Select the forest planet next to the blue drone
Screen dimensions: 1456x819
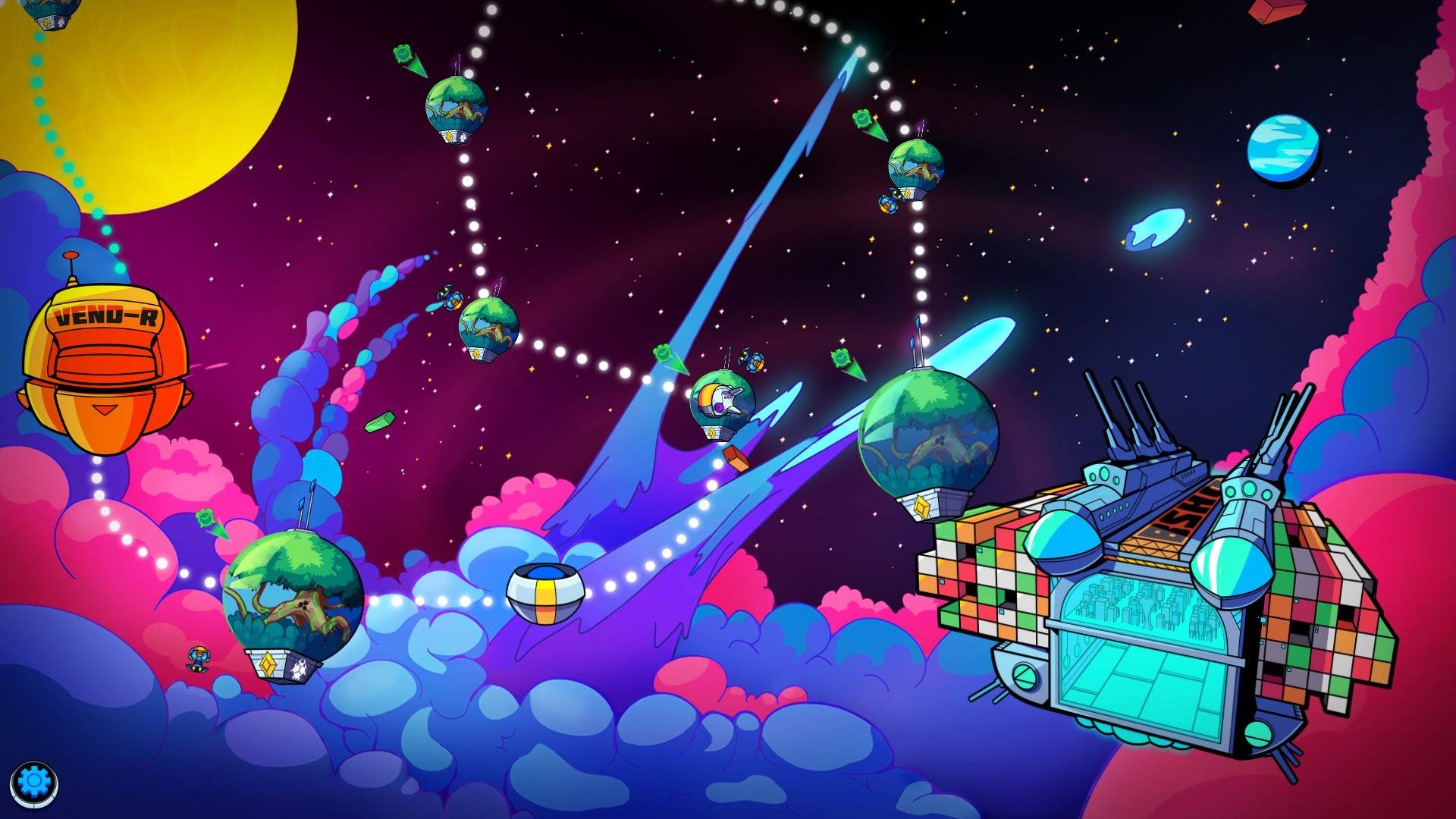[x=489, y=326]
